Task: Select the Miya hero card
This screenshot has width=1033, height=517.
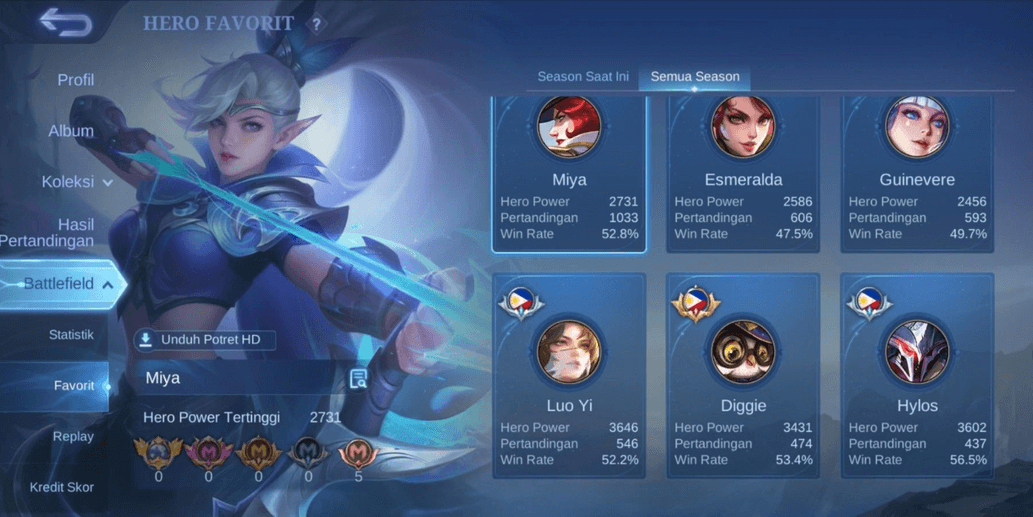Action: (x=569, y=175)
